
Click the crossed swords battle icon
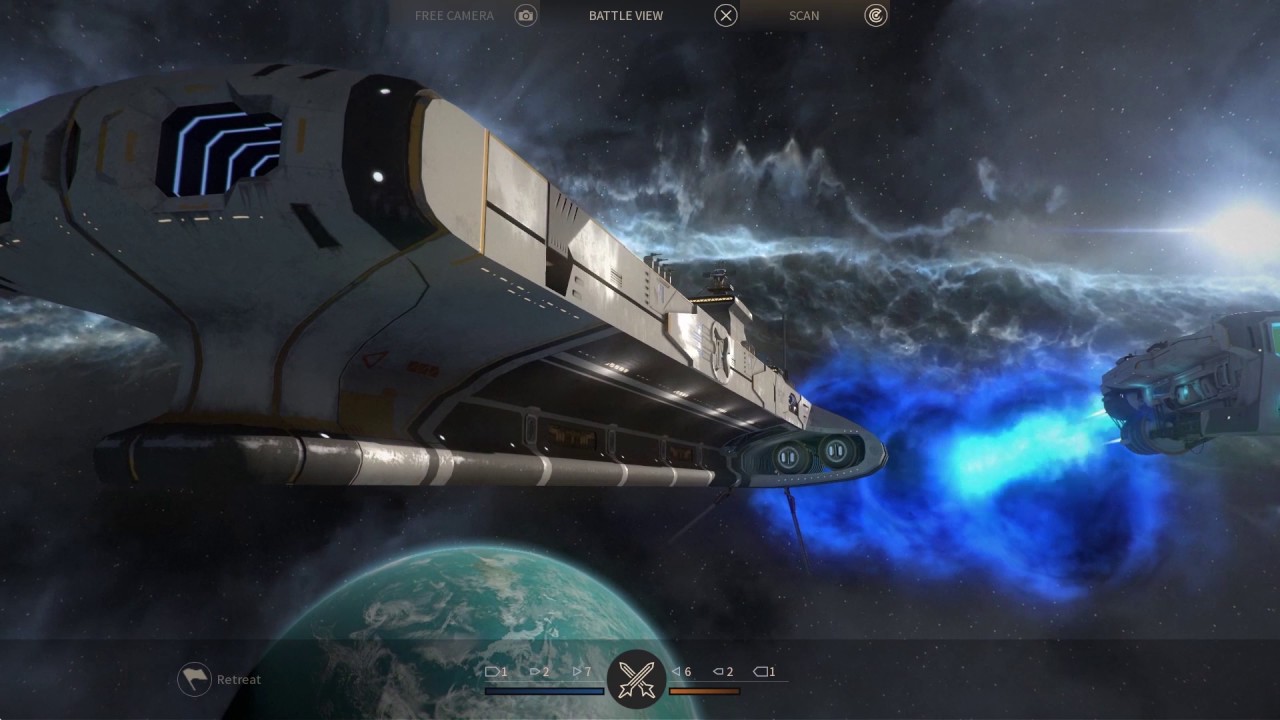point(636,679)
